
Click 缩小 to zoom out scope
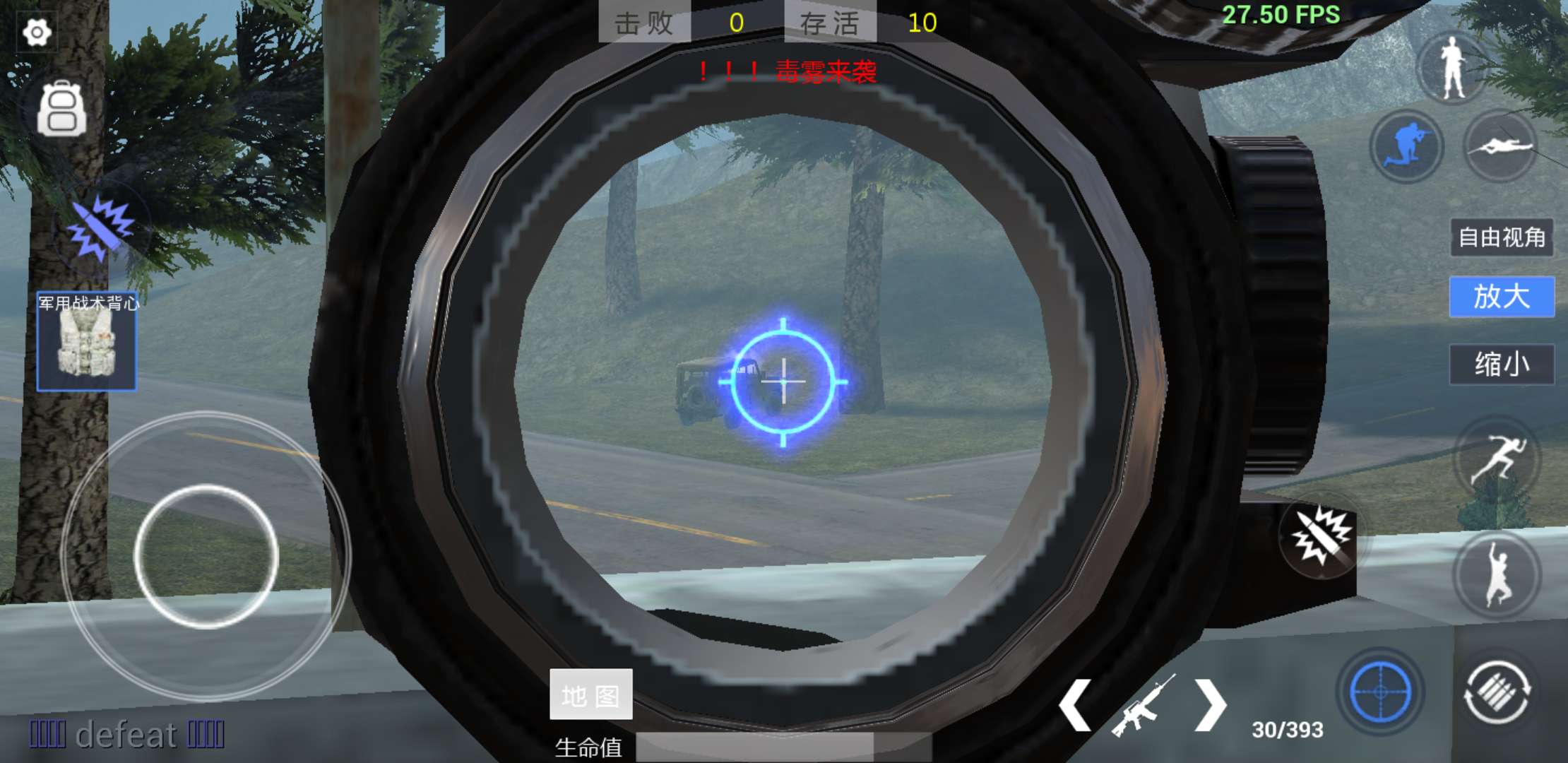click(1502, 365)
